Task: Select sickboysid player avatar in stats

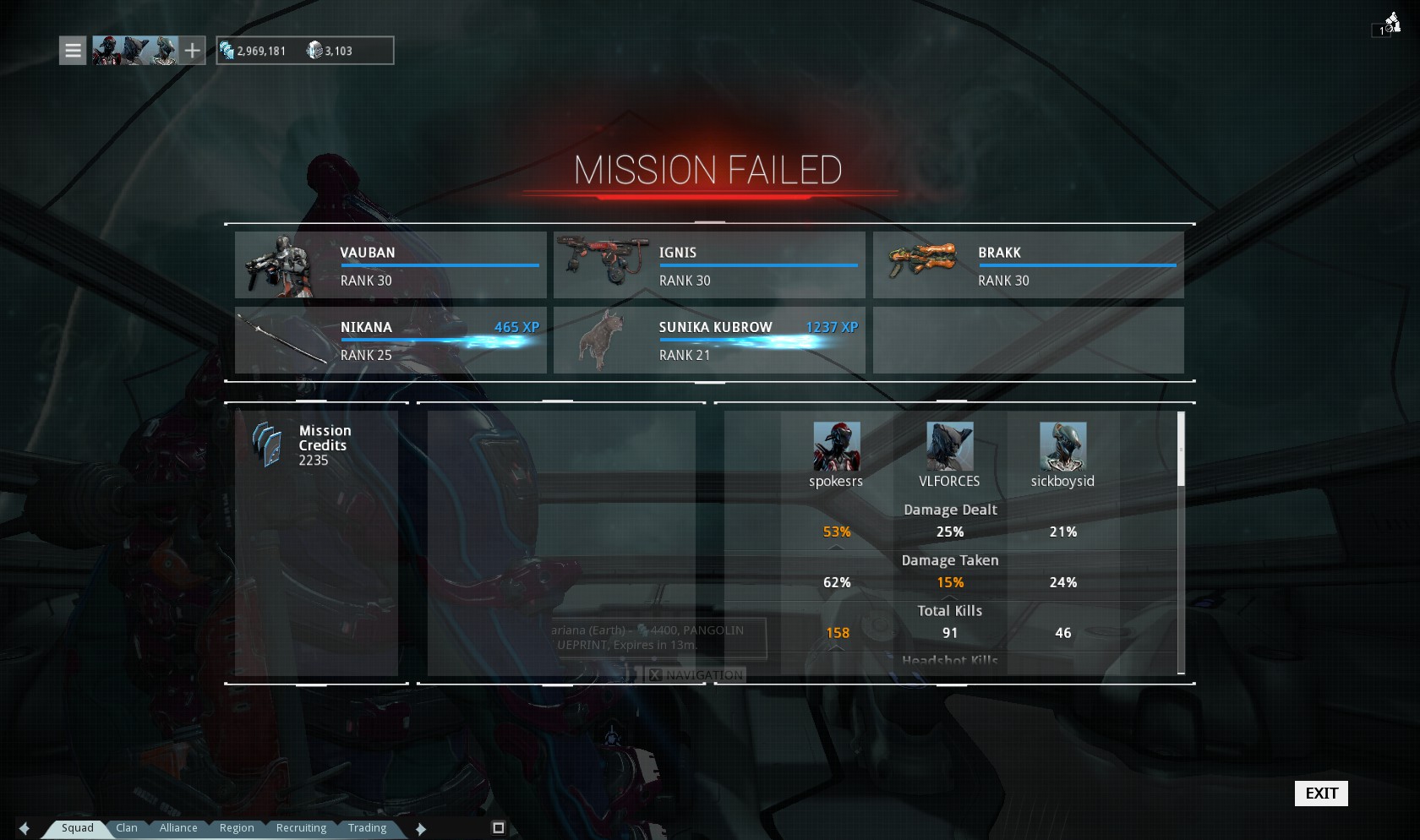Action: [x=1062, y=446]
